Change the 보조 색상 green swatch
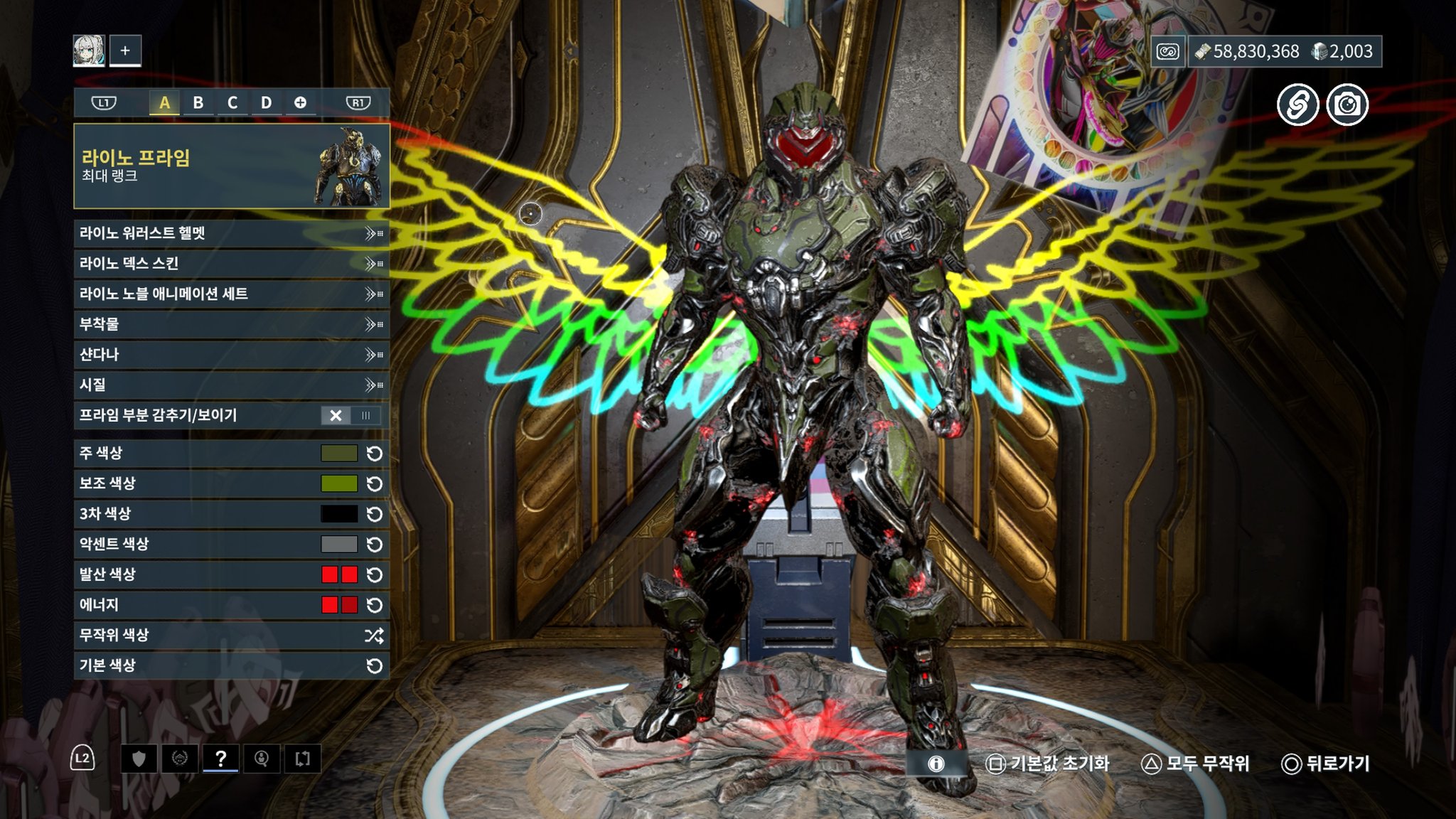Image resolution: width=1456 pixels, height=819 pixels. click(x=339, y=483)
